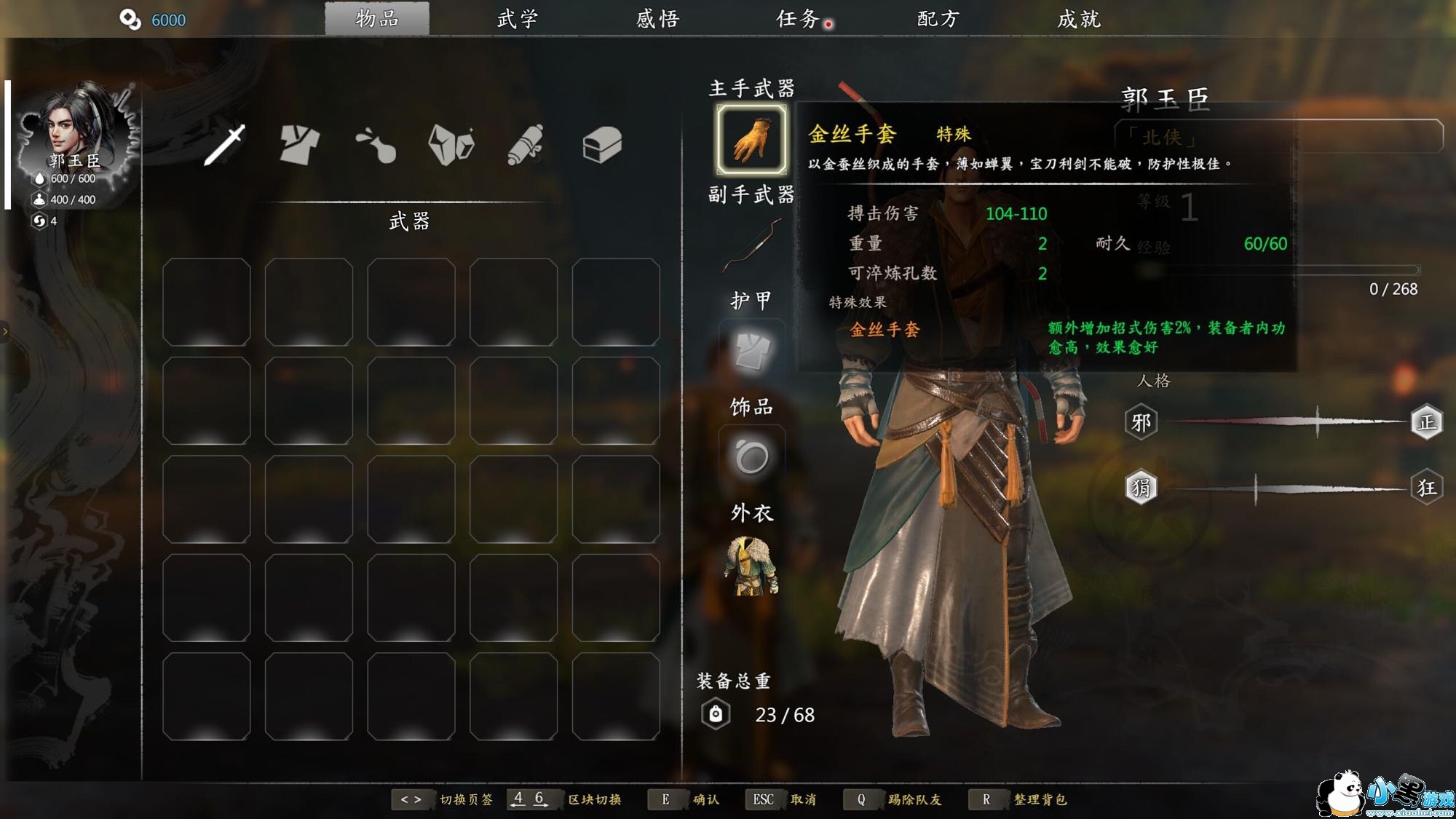Switch to the 物品 items tab
Image resolution: width=1456 pixels, height=819 pixels.
click(x=377, y=19)
